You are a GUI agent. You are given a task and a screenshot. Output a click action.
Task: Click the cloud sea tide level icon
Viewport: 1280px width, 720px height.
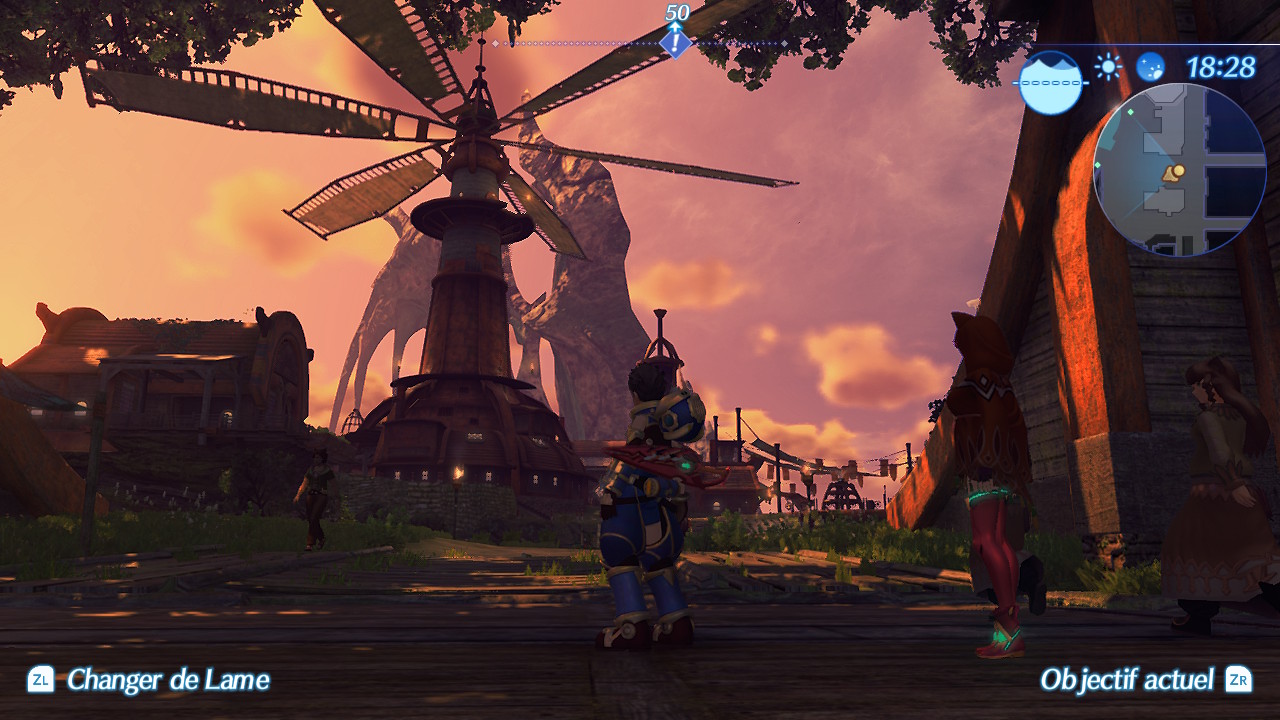click(x=1051, y=82)
